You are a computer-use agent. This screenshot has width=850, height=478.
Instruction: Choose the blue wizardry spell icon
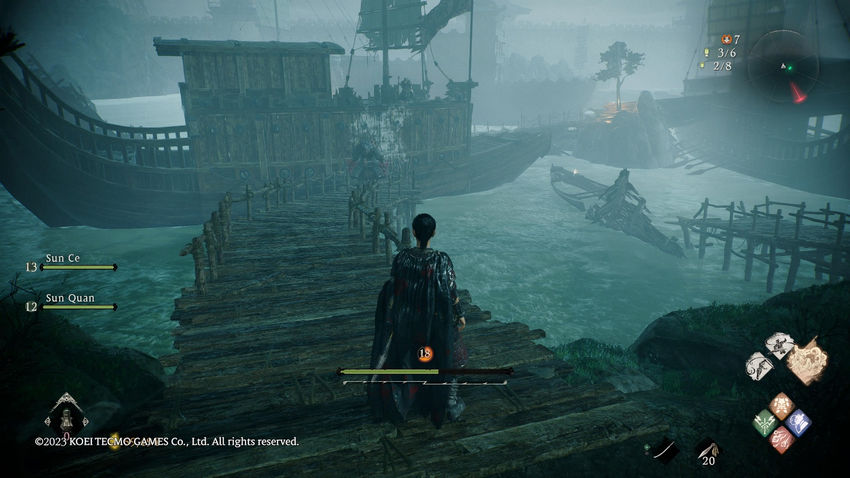pos(798,421)
